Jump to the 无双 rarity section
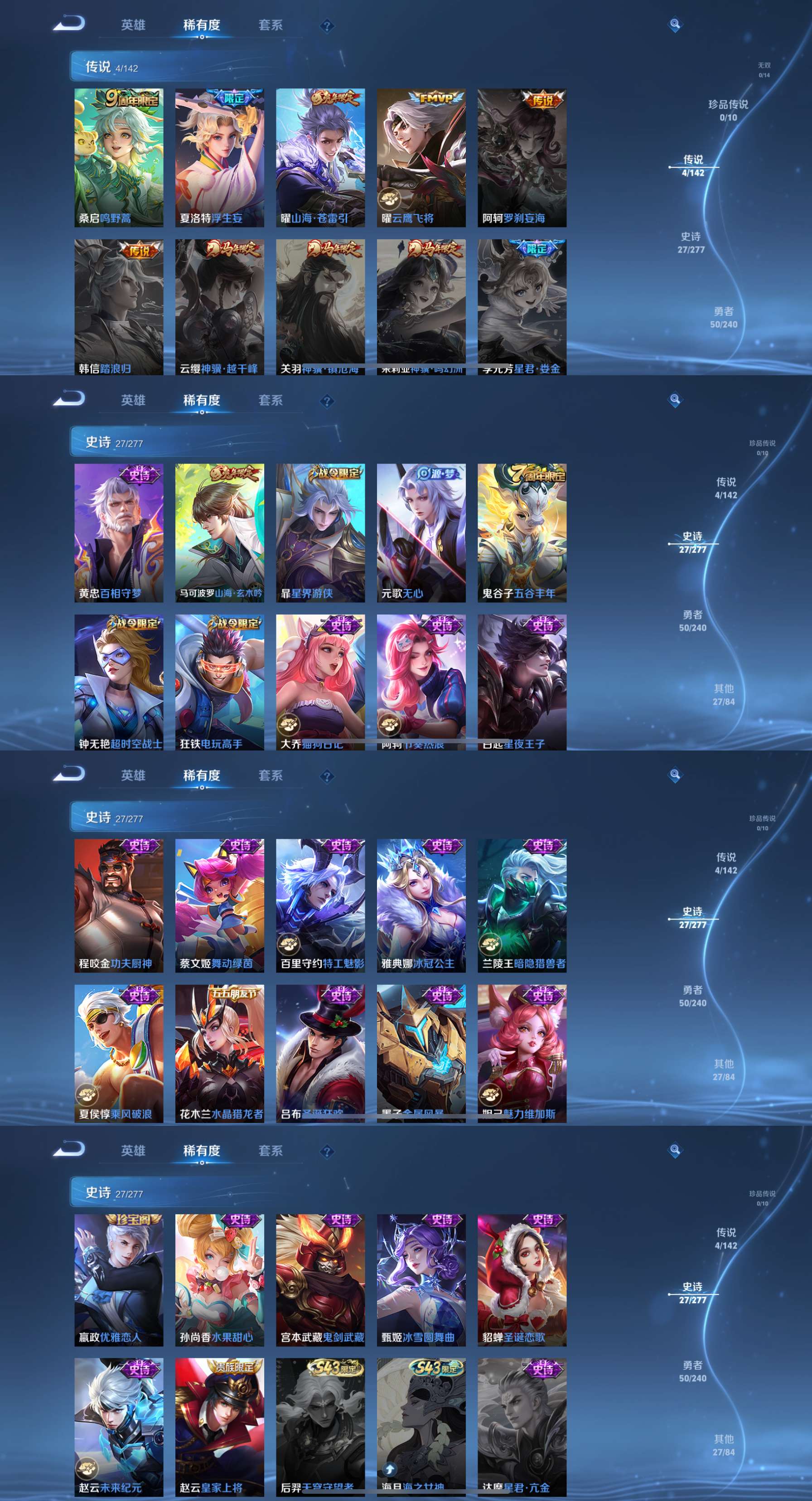The width and height of the screenshot is (812, 1501). click(x=764, y=69)
